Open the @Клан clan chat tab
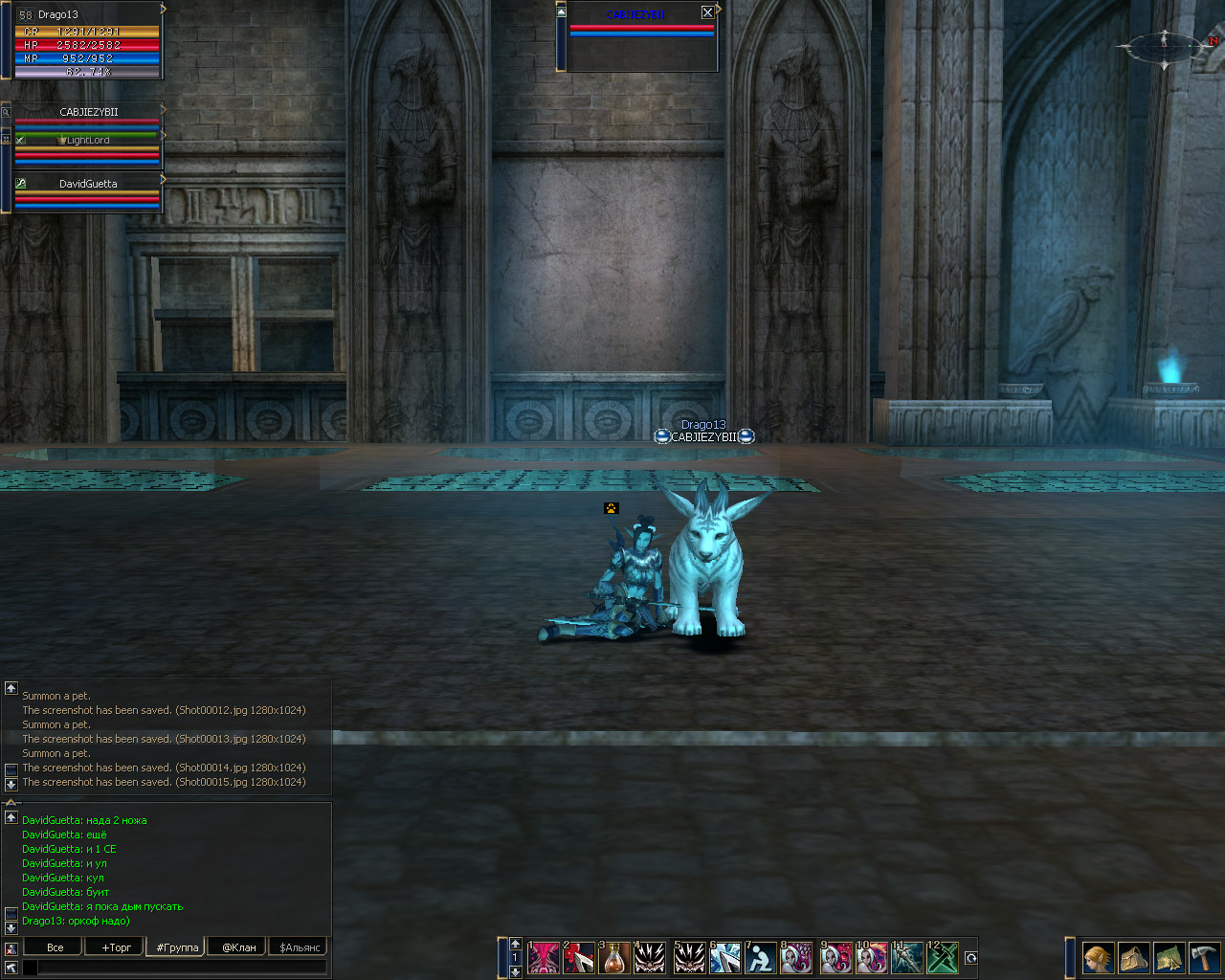This screenshot has width=1225, height=980. tap(239, 947)
